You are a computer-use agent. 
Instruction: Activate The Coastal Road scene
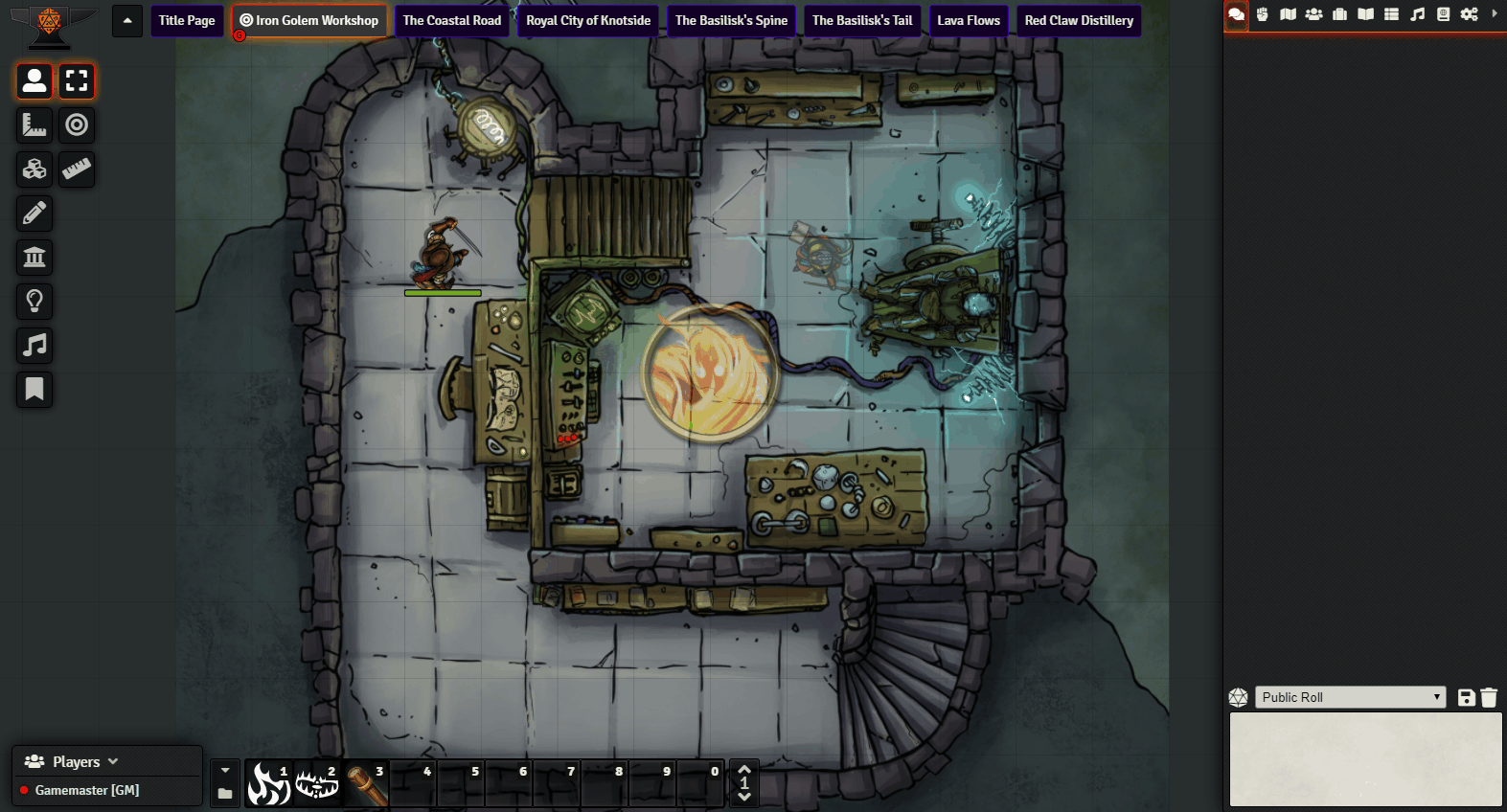[x=451, y=20]
